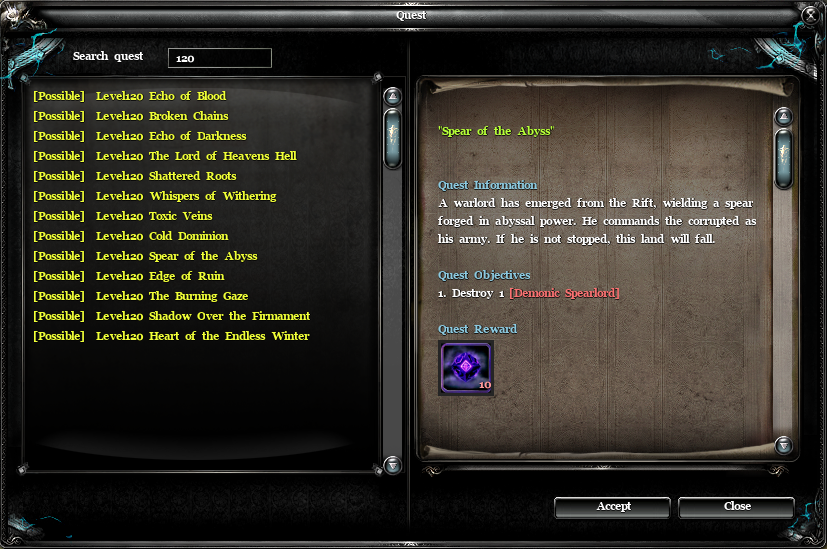The image size is (827, 549).
Task: Open Heart of the Endless Winter quest
Action: (171, 336)
